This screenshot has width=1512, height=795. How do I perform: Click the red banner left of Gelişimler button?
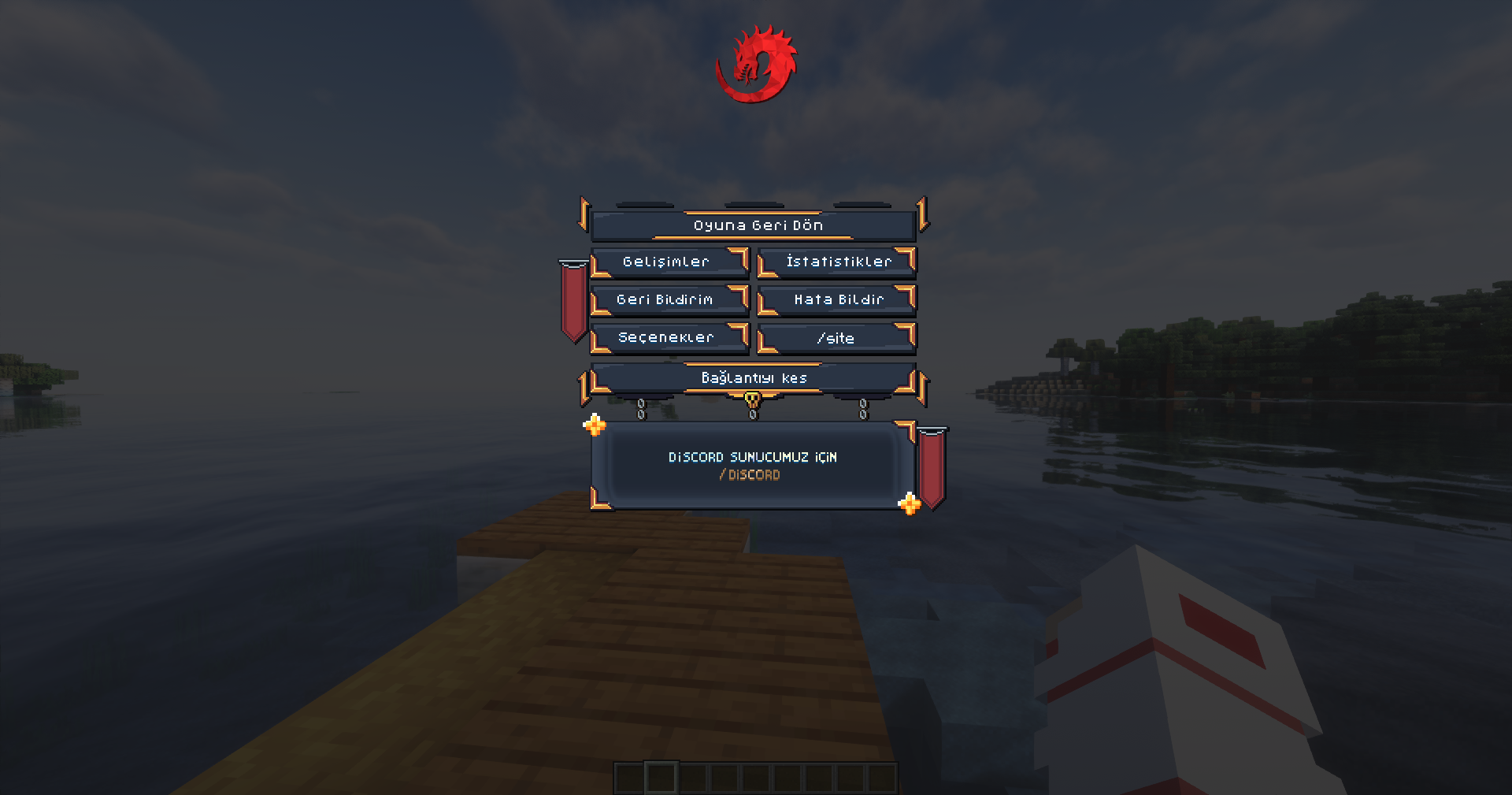[573, 299]
